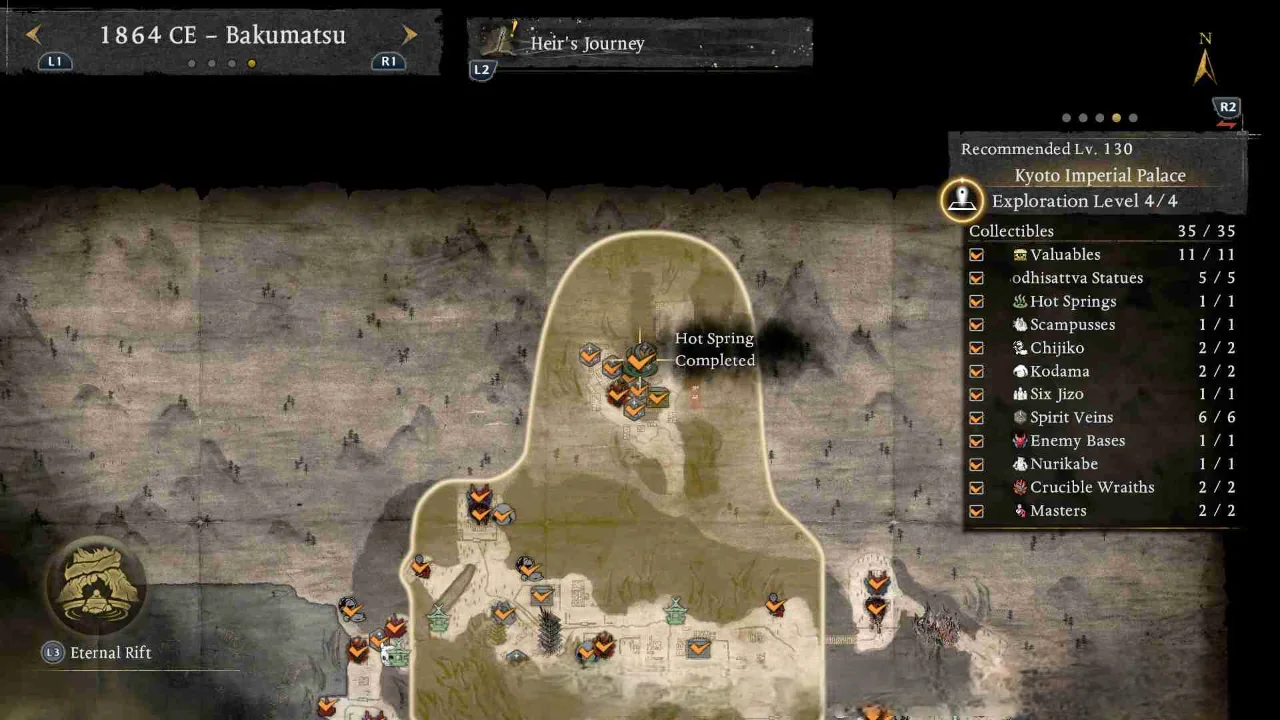Viewport: 1280px width, 720px height.
Task: Toggle the Crucible Wraiths checkbox
Action: pyautogui.click(x=976, y=488)
